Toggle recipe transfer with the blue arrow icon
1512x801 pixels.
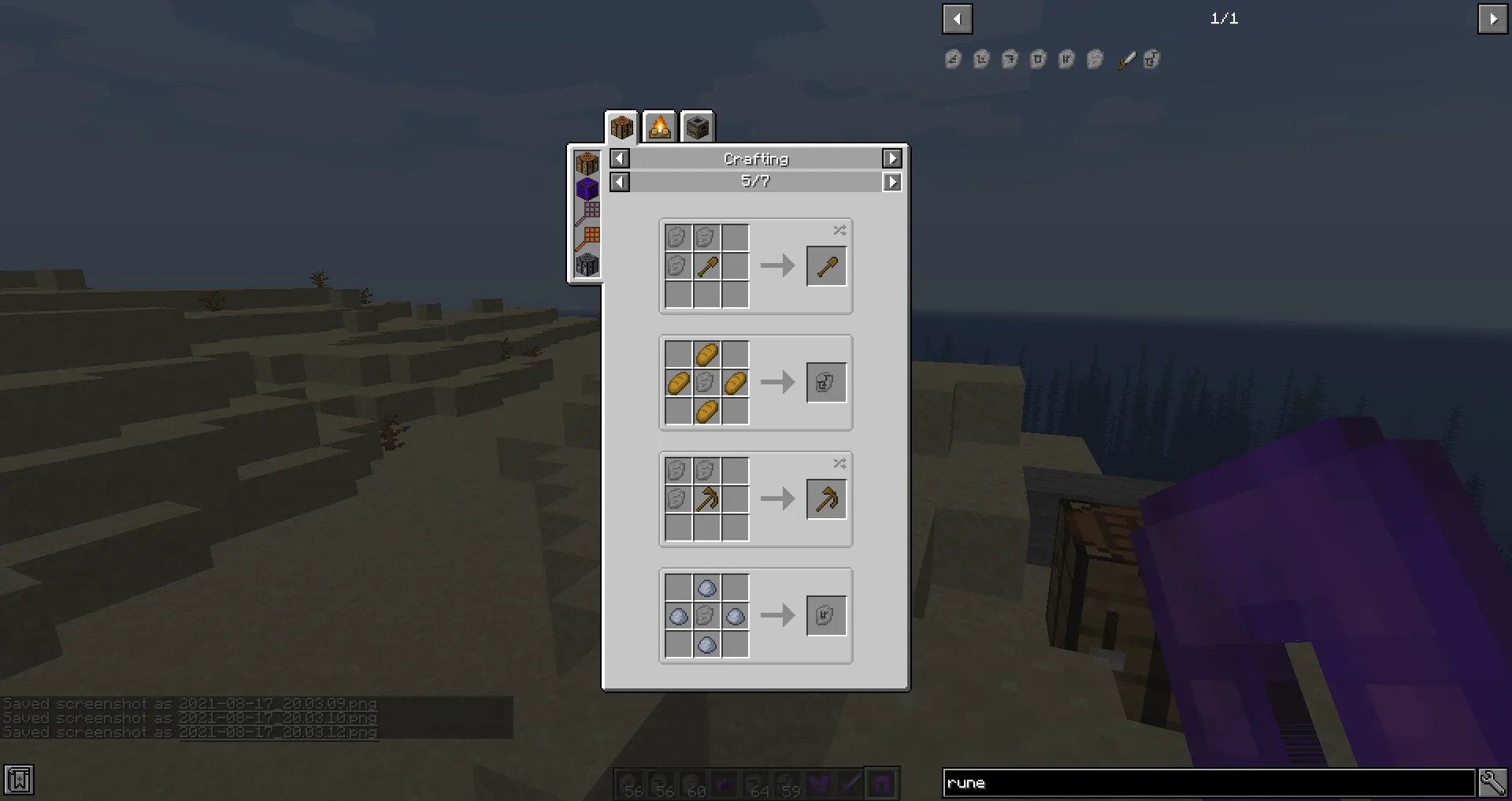click(849, 784)
